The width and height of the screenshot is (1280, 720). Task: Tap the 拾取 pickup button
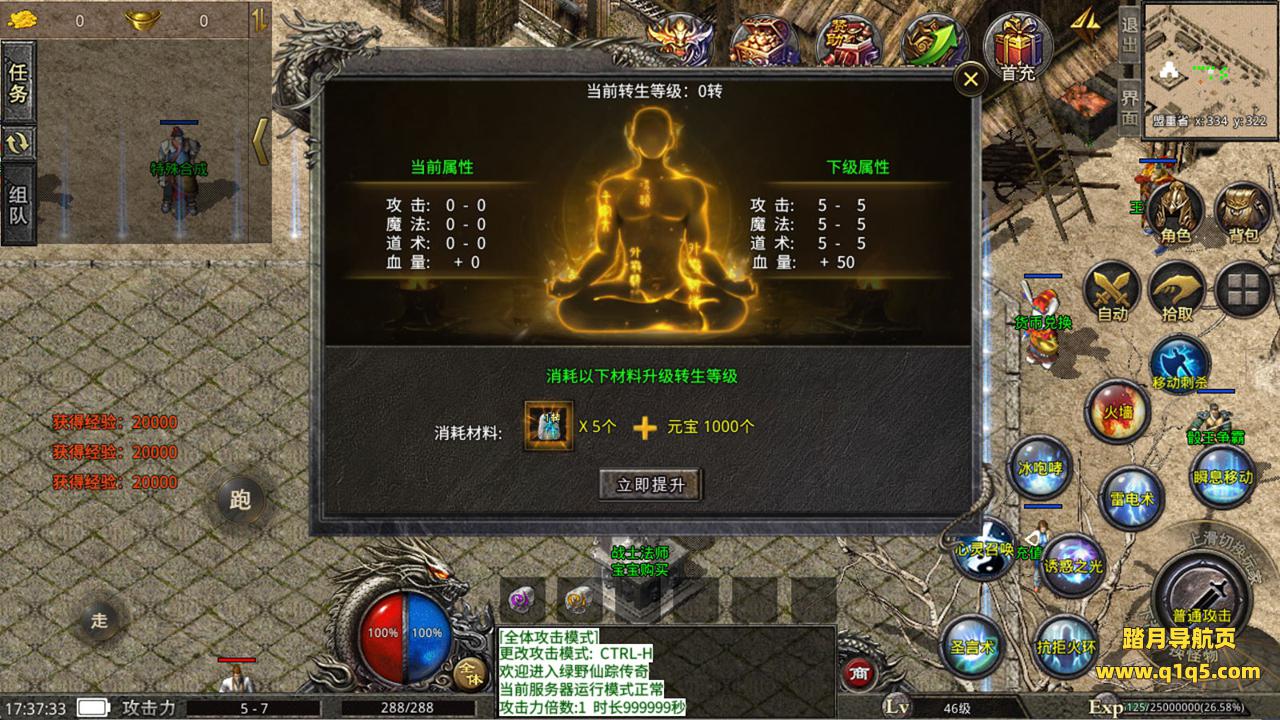click(x=1178, y=291)
